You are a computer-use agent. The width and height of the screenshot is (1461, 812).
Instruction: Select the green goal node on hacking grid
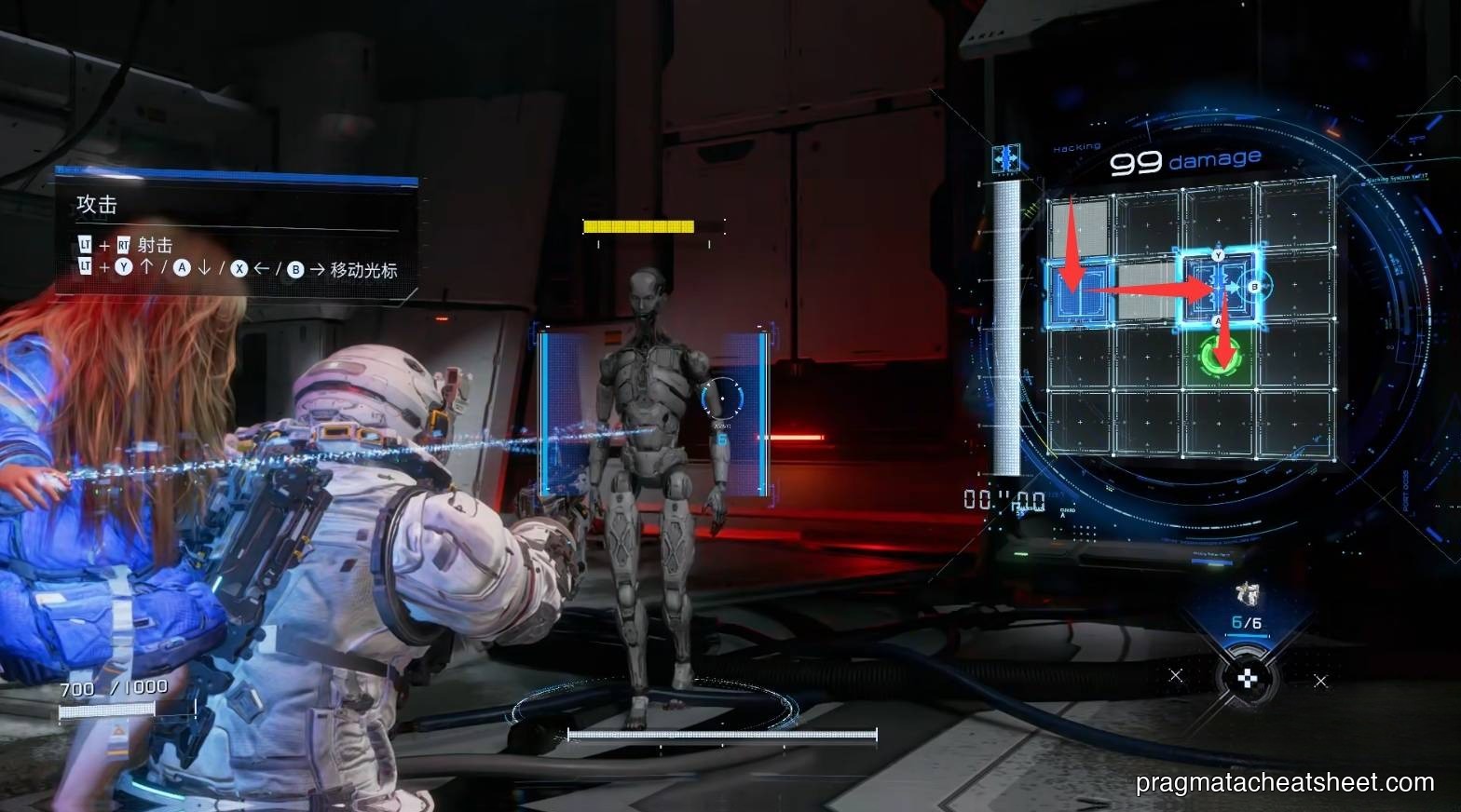pos(1219,359)
